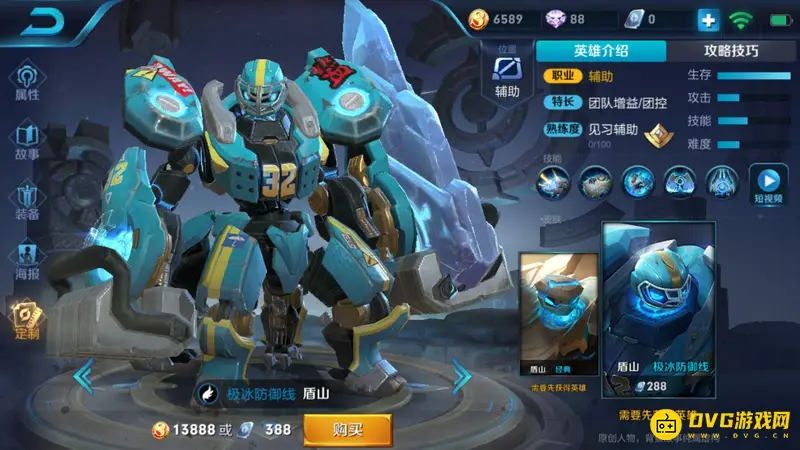
Task: View the first skill icon
Action: [x=553, y=181]
